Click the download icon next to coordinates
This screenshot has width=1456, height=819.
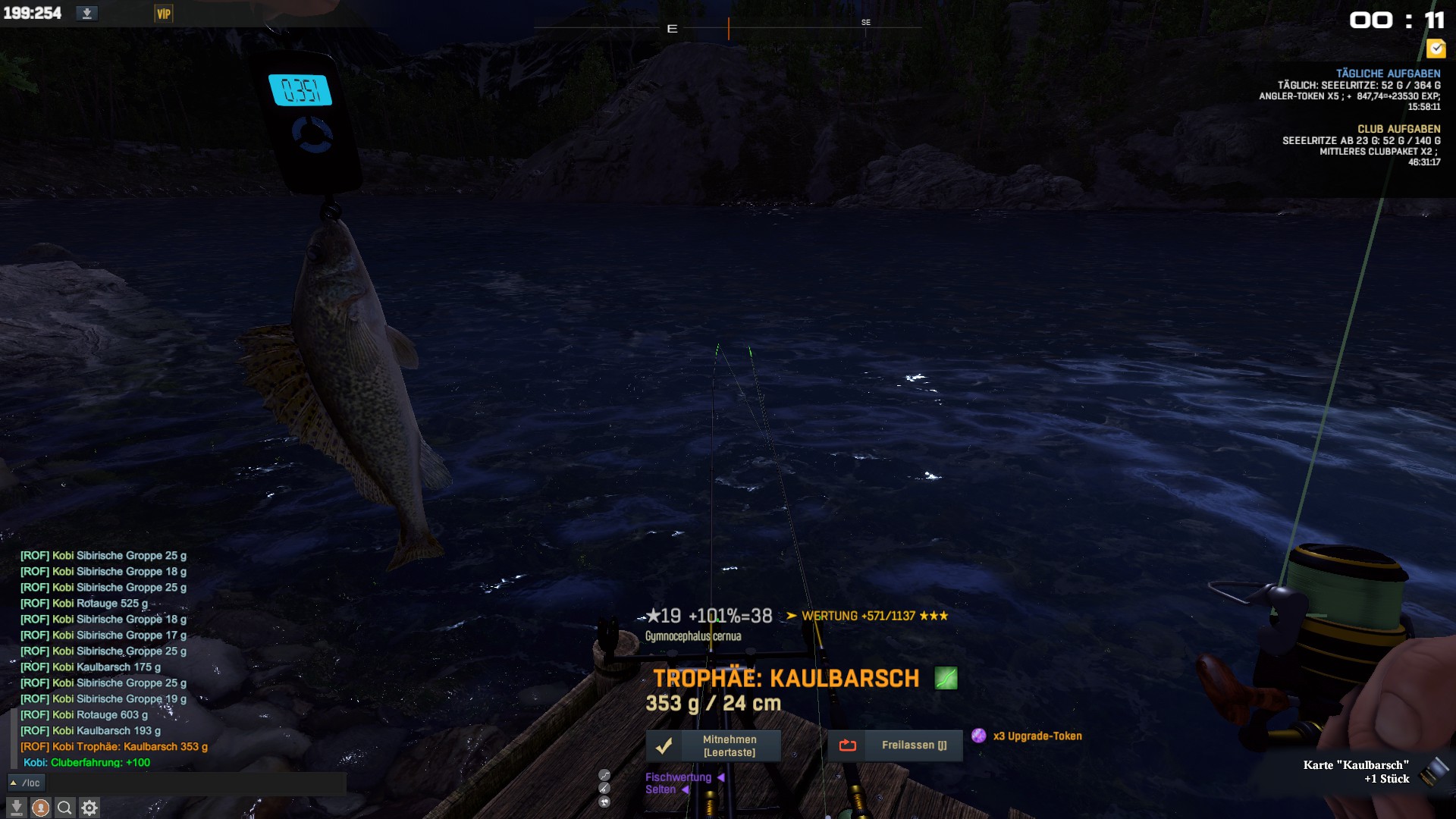pyautogui.click(x=87, y=14)
